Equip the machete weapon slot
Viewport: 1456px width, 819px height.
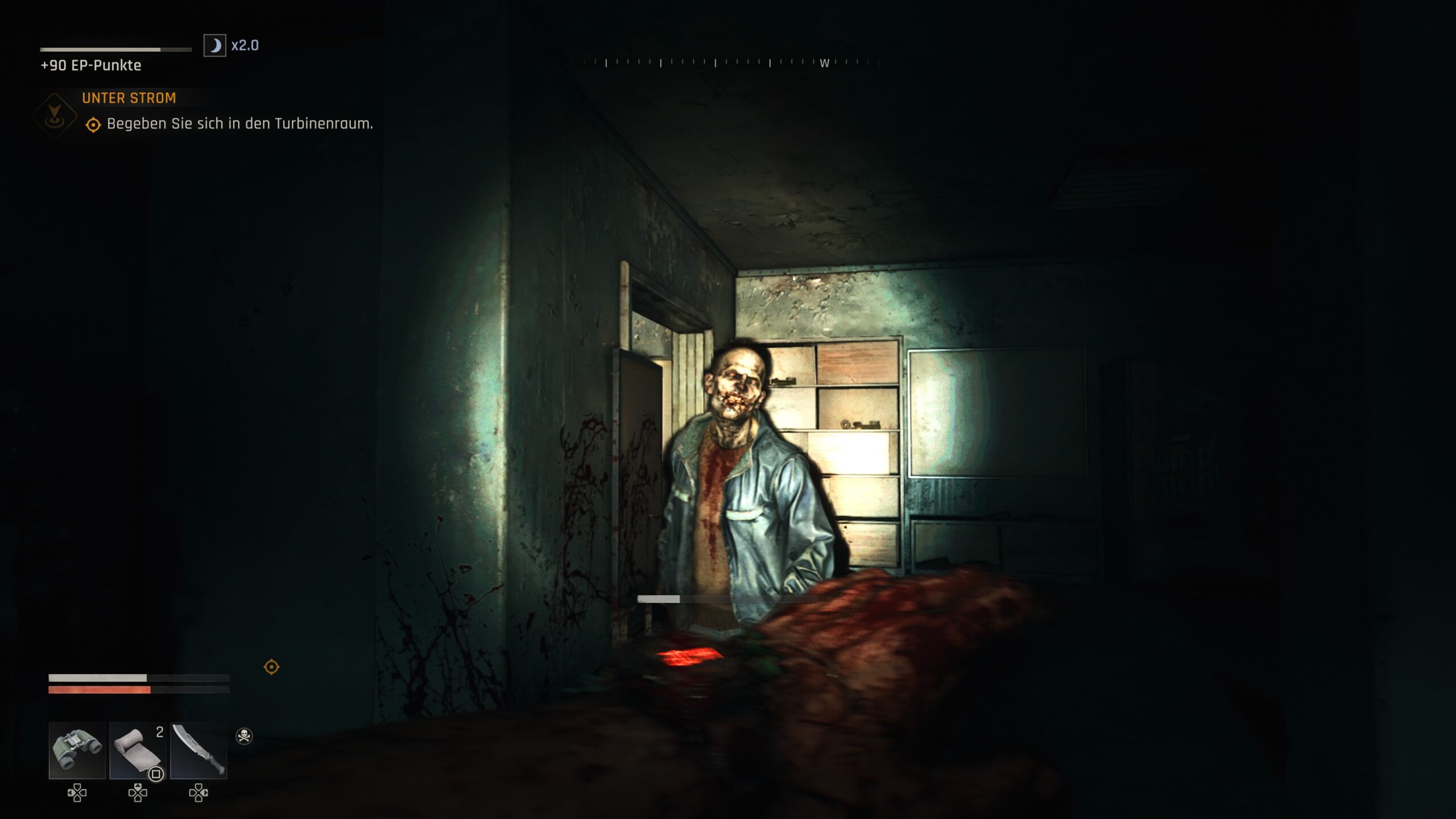pos(198,750)
